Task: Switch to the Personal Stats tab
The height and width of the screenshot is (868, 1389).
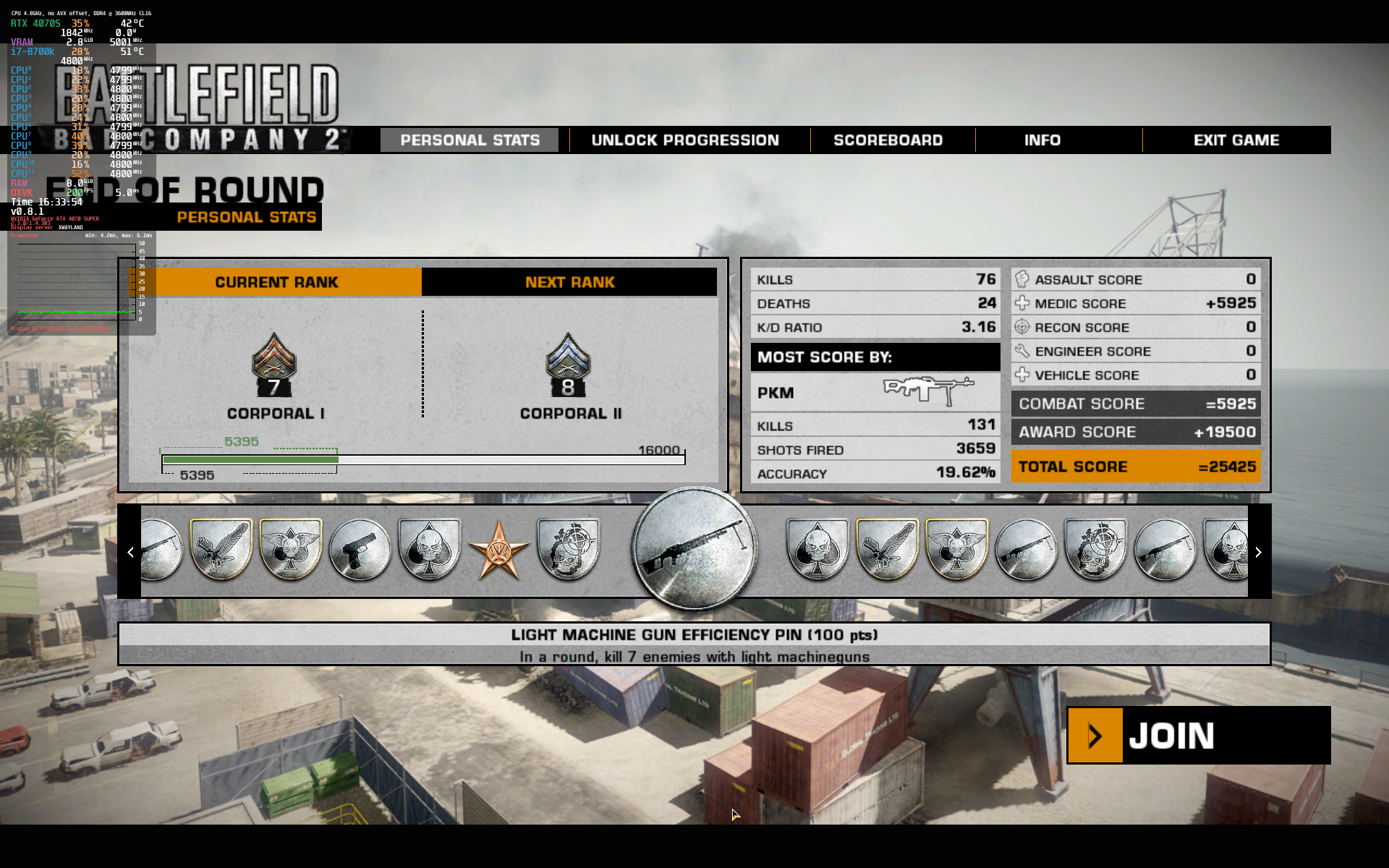Action: [470, 140]
